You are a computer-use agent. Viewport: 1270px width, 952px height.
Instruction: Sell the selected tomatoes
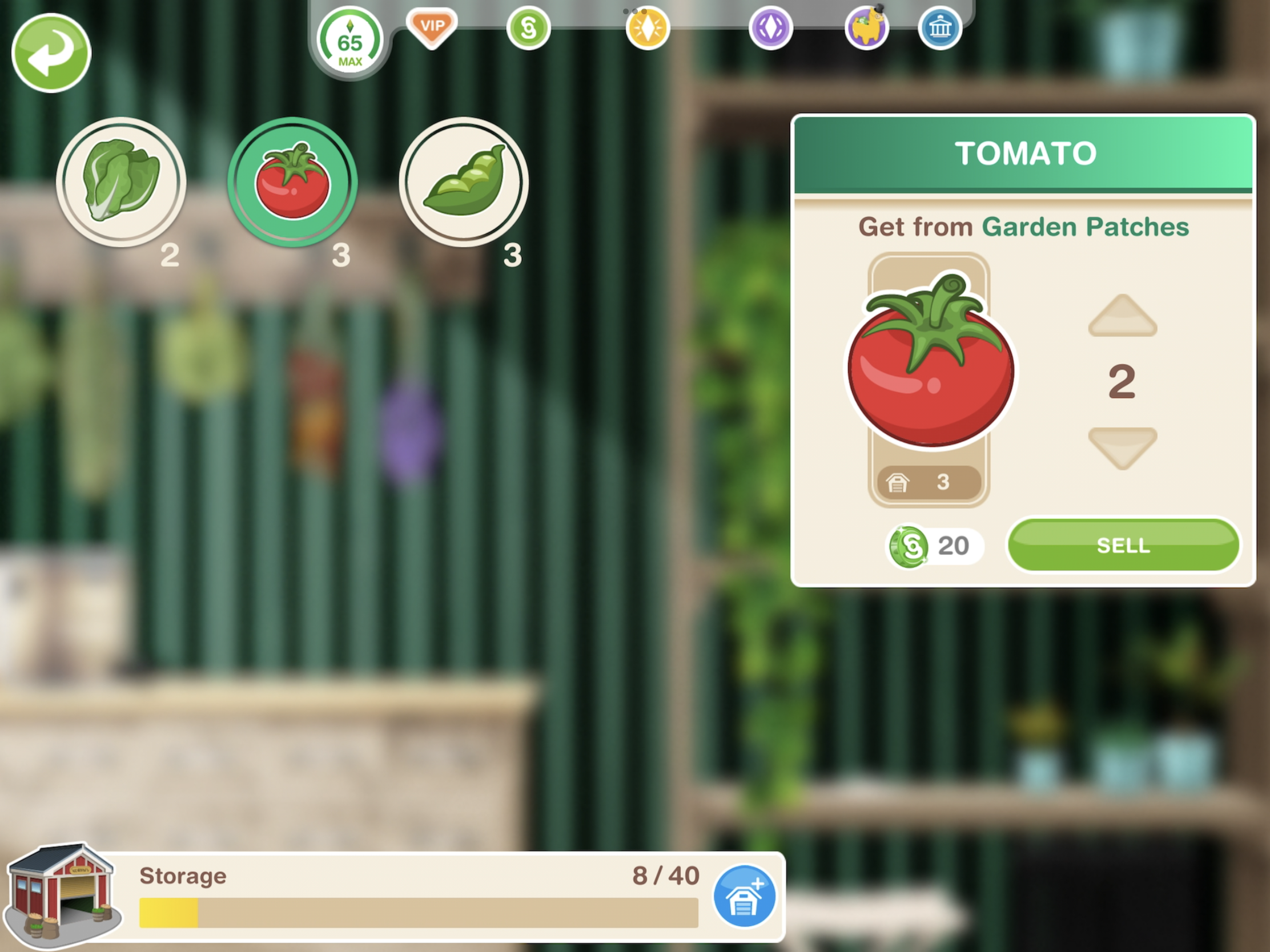click(1123, 545)
